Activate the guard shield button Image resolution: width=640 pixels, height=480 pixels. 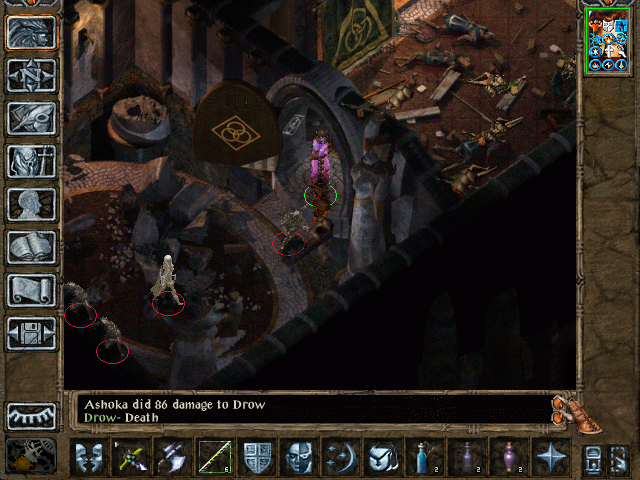[x=257, y=458]
